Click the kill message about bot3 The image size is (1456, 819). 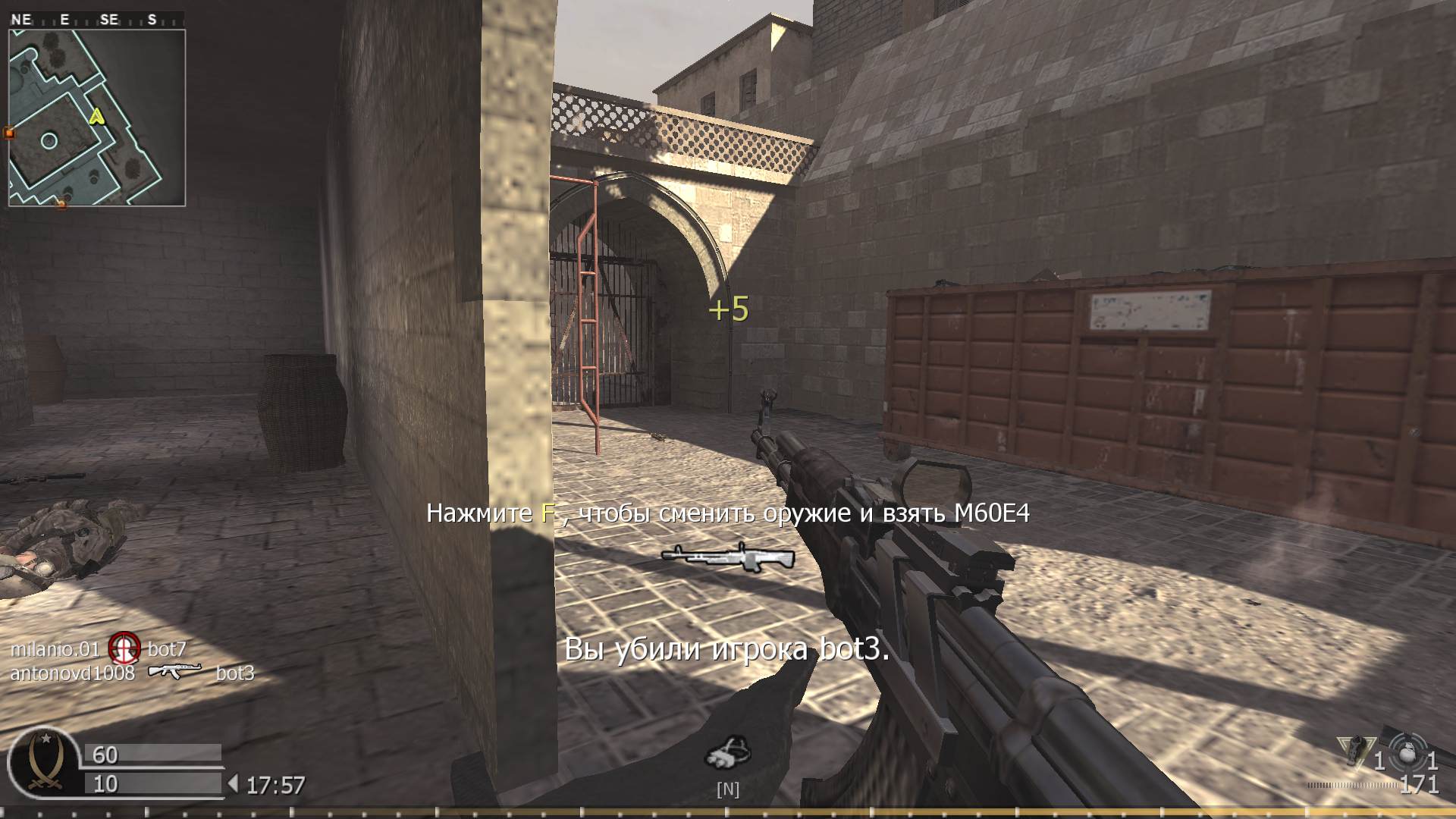(729, 648)
